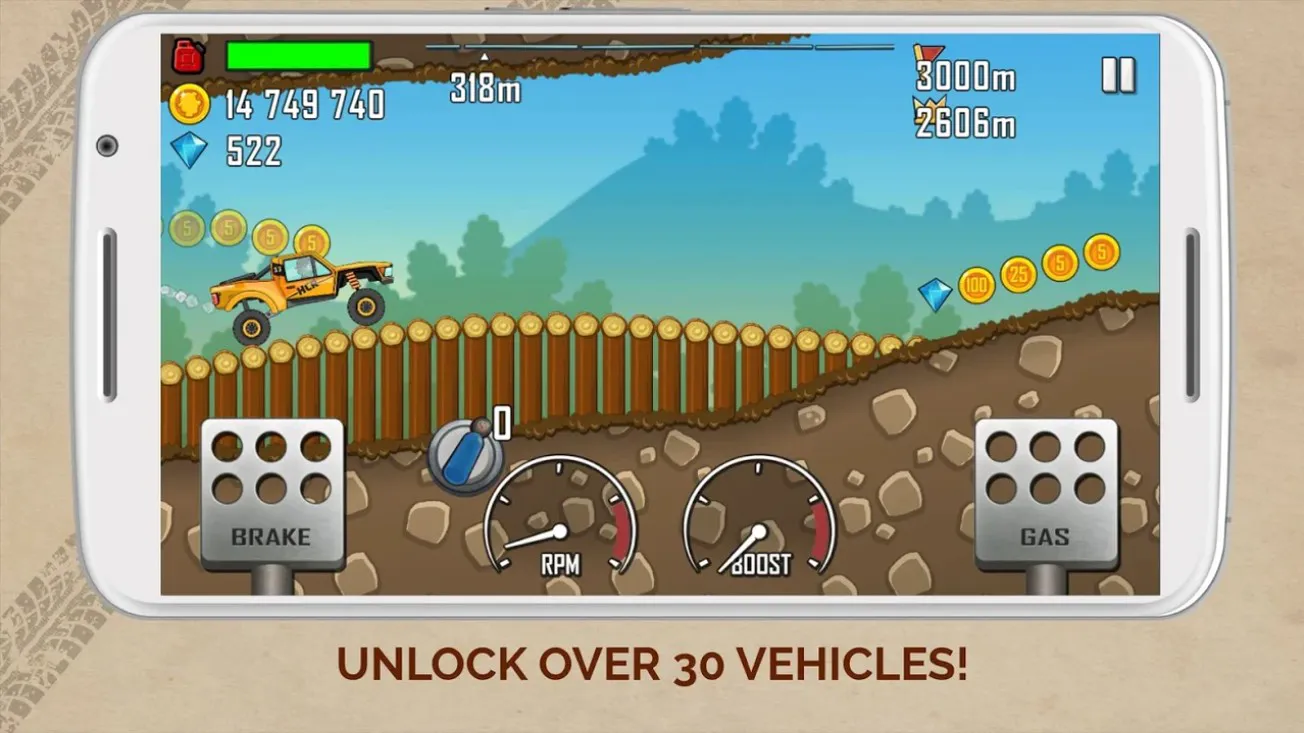Tap the blue gem icon showing 522
This screenshot has height=733, width=1304.
191,148
